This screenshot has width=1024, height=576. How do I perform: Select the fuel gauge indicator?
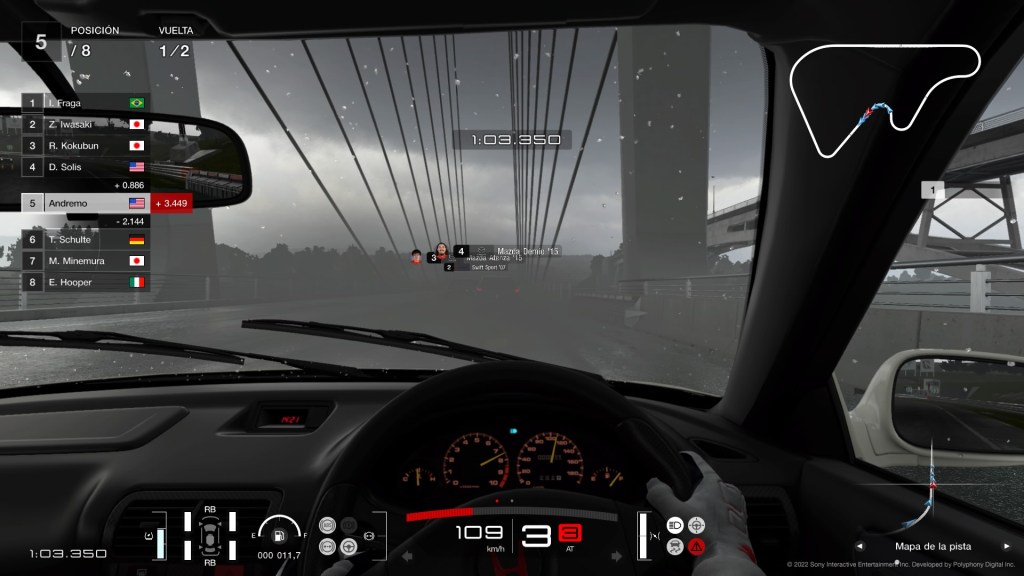279,533
